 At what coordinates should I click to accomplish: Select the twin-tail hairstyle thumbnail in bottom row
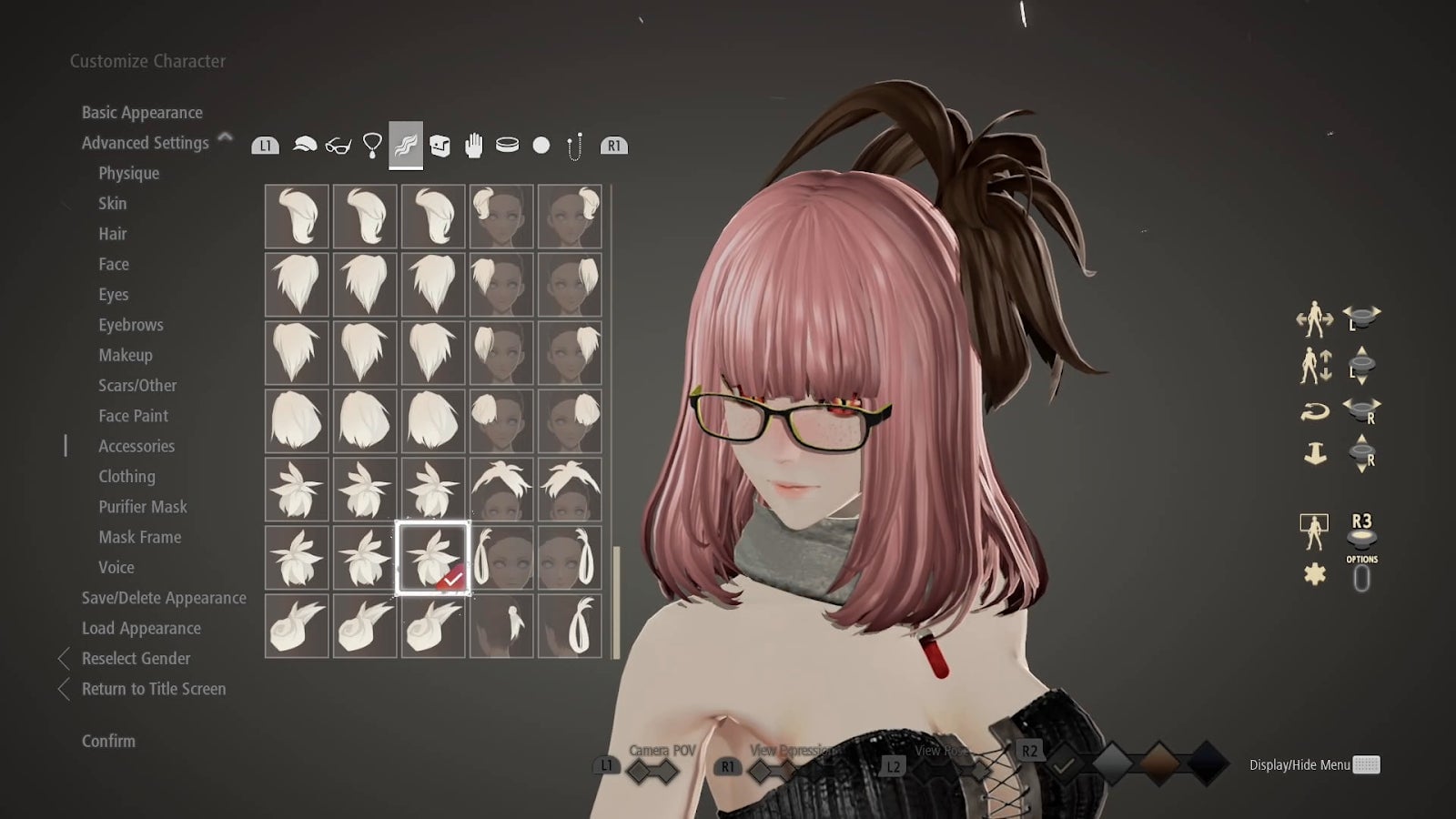(x=571, y=628)
